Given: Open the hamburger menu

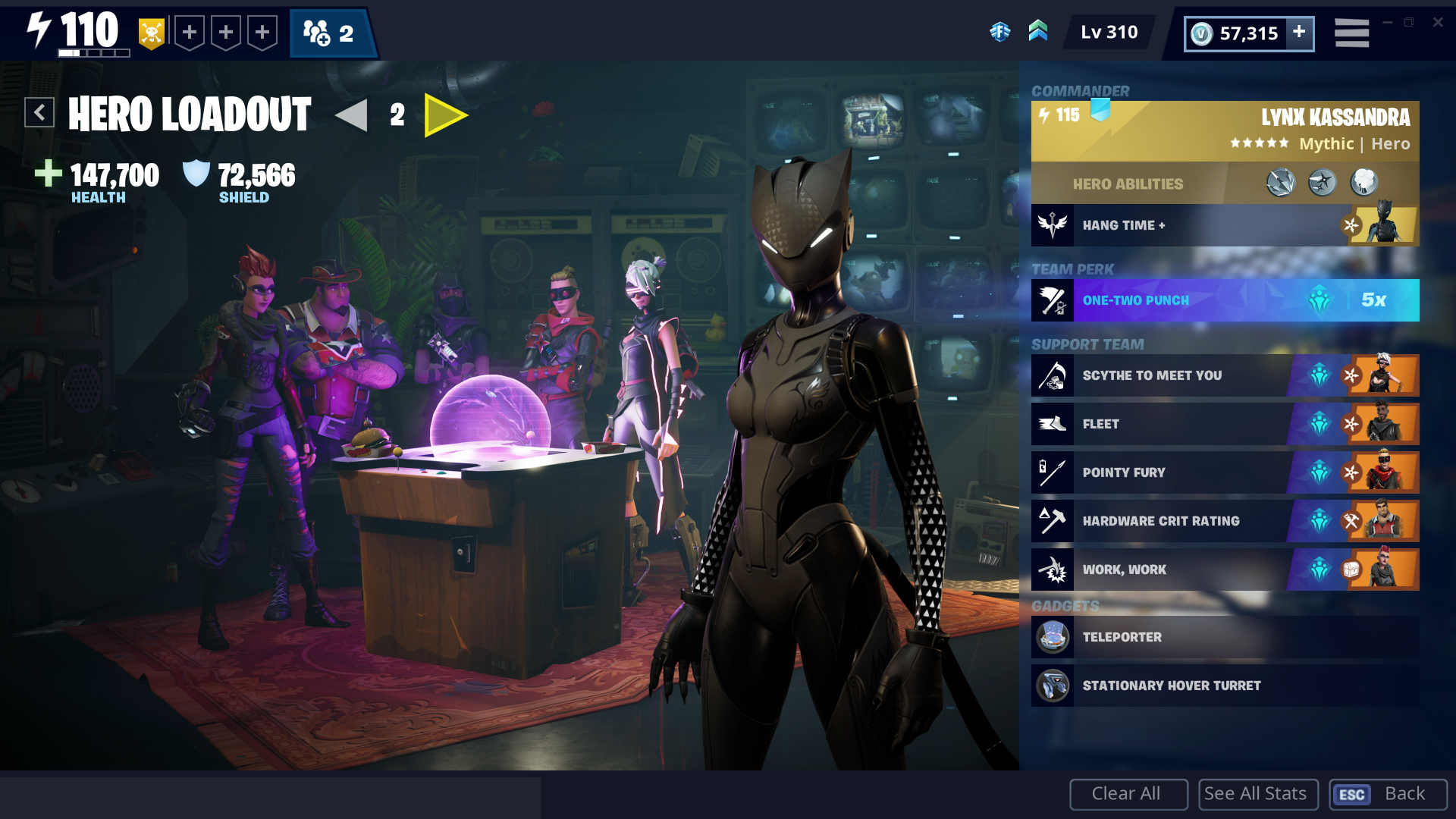Looking at the screenshot, I should pos(1351,32).
